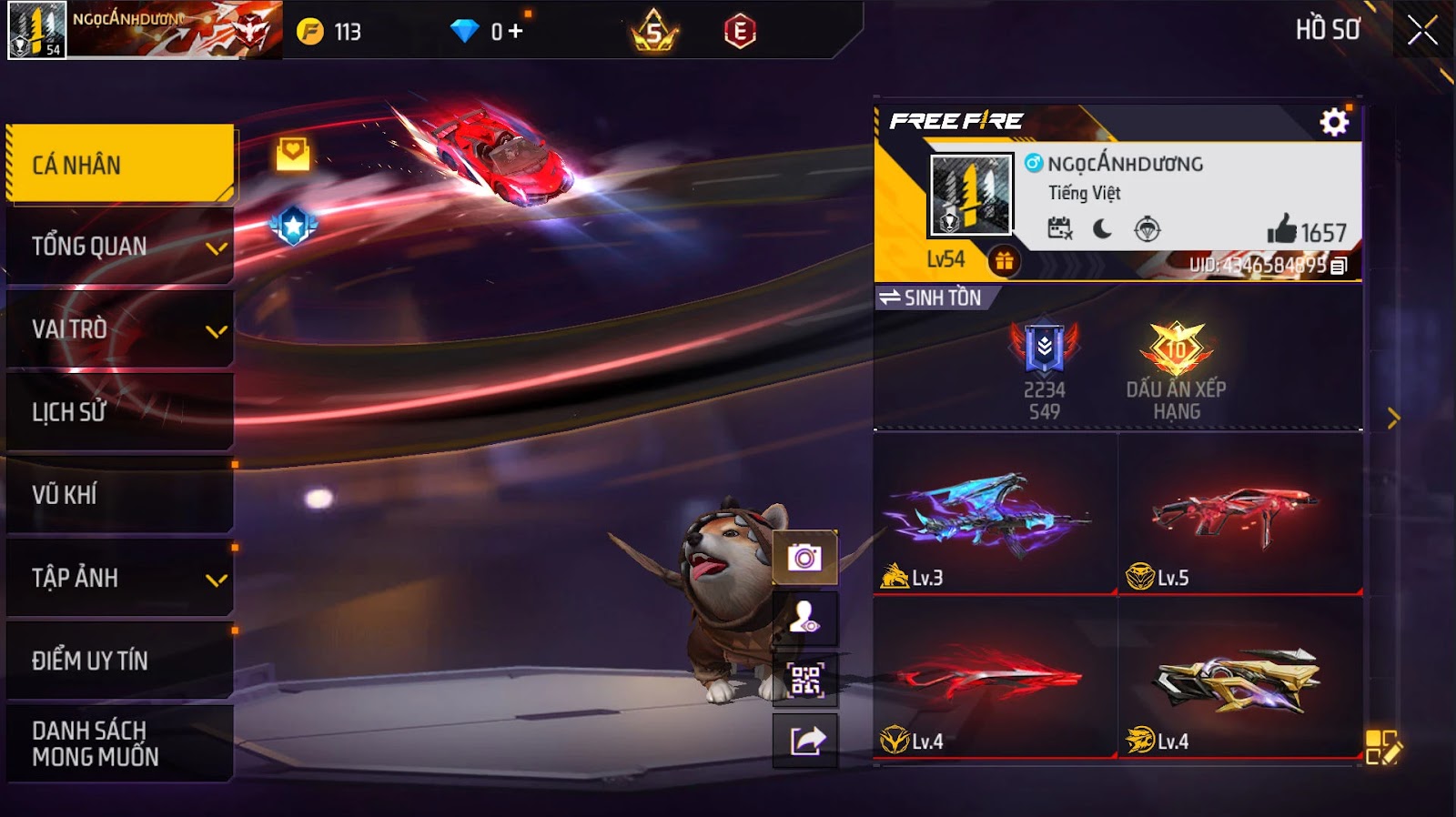Expand the TẬP ẢNH menu
Viewport: 1456px width, 817px height.
click(119, 578)
